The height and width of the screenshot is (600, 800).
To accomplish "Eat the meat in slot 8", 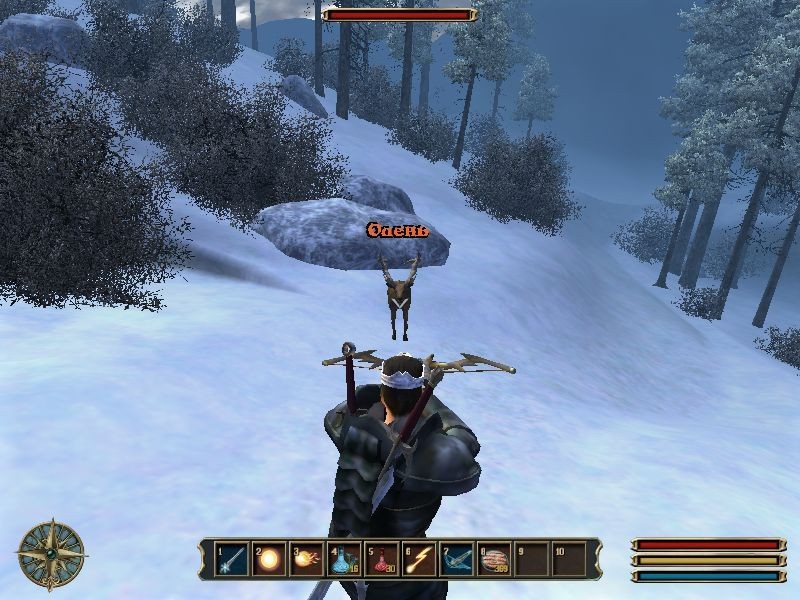I will (494, 559).
